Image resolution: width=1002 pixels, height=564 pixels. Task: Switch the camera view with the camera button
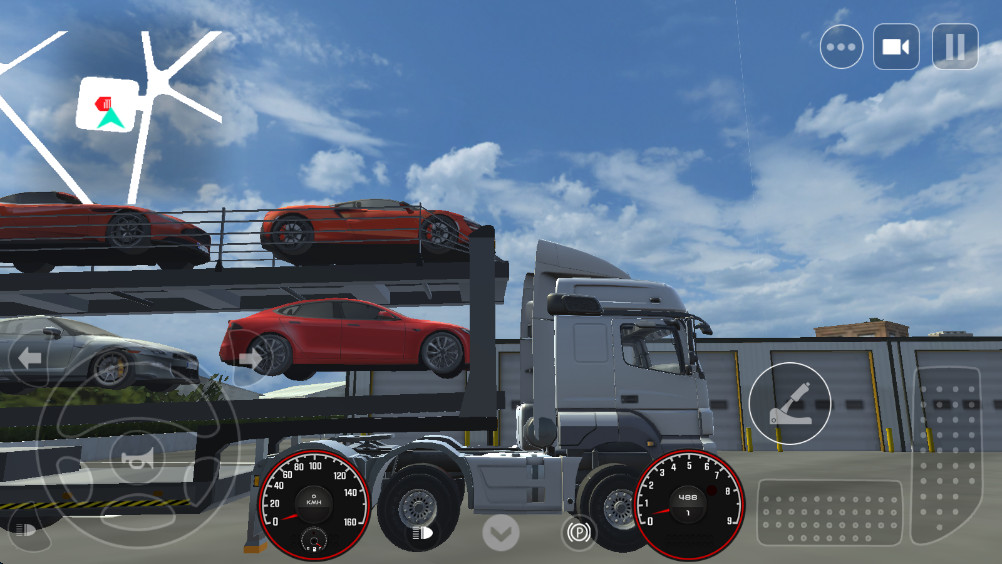pyautogui.click(x=895, y=47)
